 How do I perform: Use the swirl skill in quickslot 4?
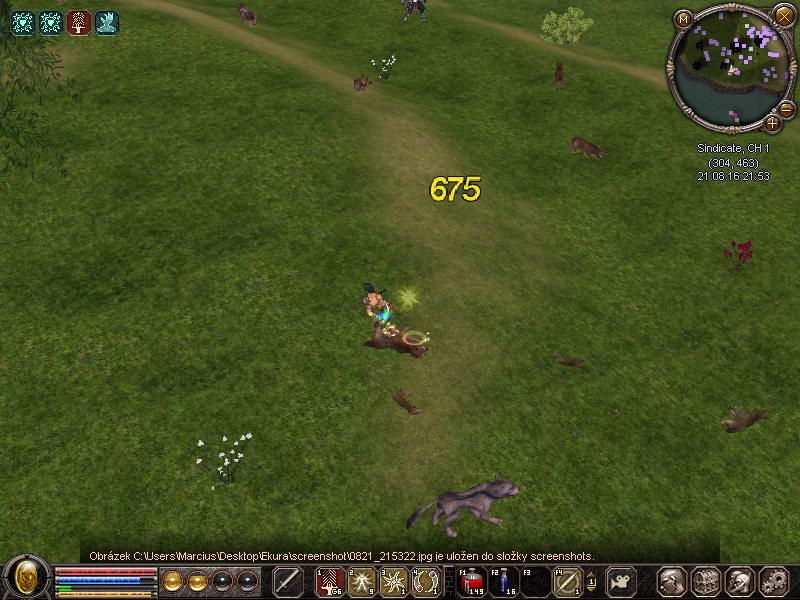[x=426, y=581]
